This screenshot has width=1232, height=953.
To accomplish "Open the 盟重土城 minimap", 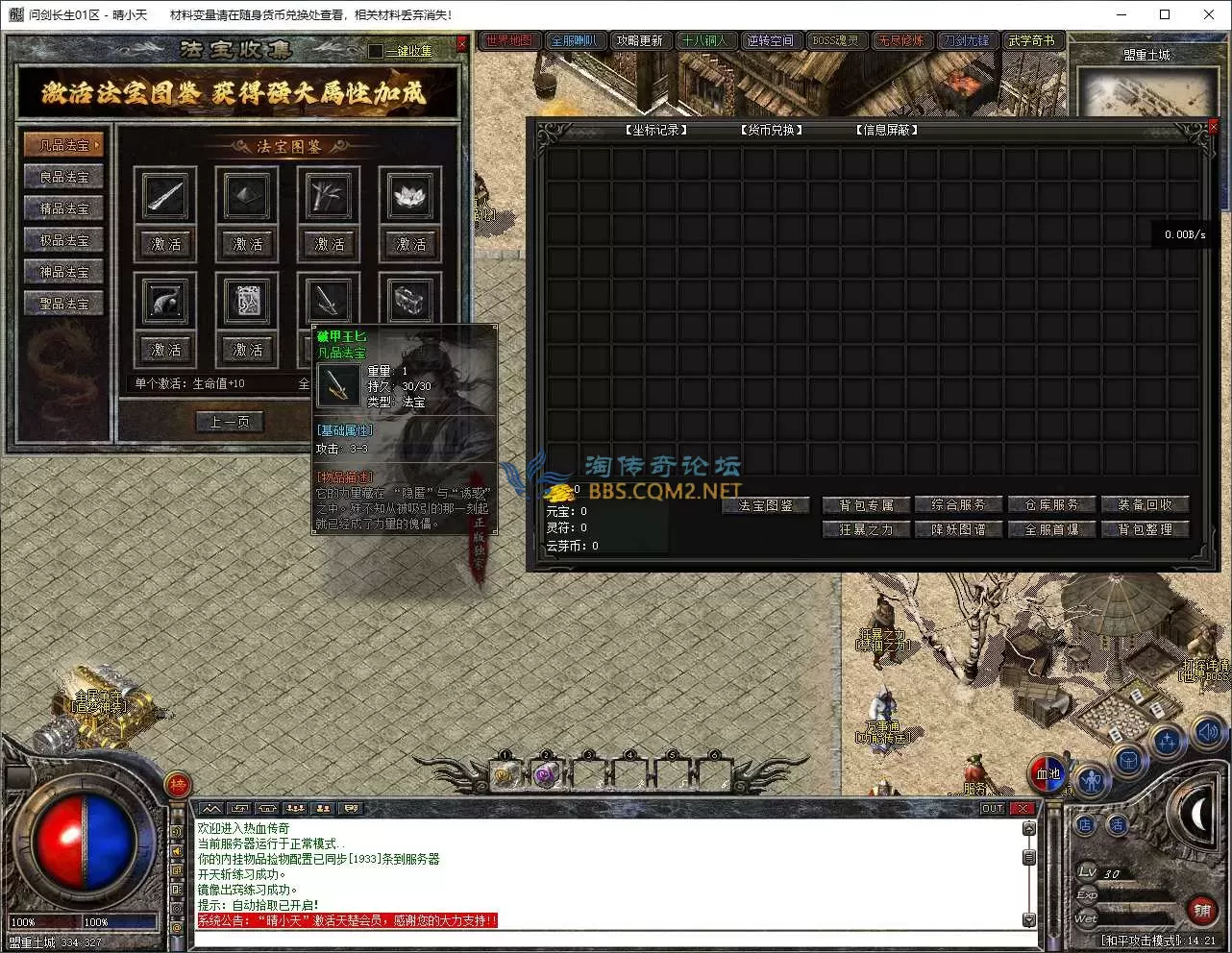I will pos(1147,93).
